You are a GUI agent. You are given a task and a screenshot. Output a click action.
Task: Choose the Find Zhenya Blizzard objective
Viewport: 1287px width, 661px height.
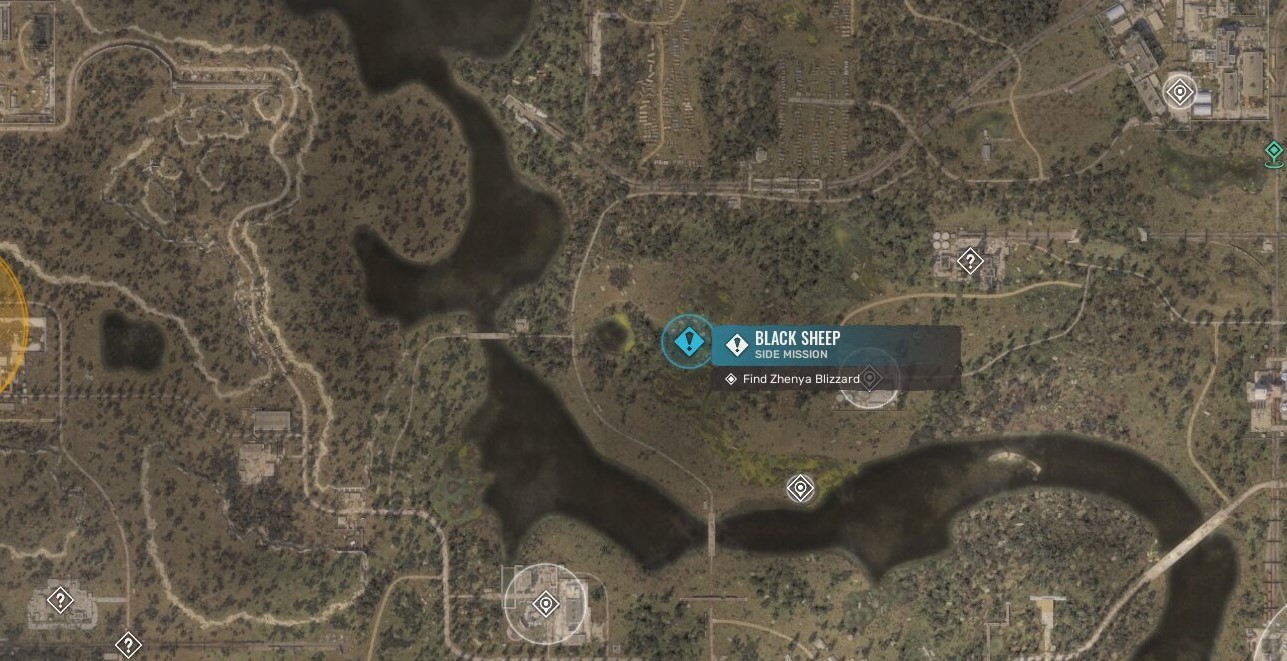pyautogui.click(x=800, y=379)
